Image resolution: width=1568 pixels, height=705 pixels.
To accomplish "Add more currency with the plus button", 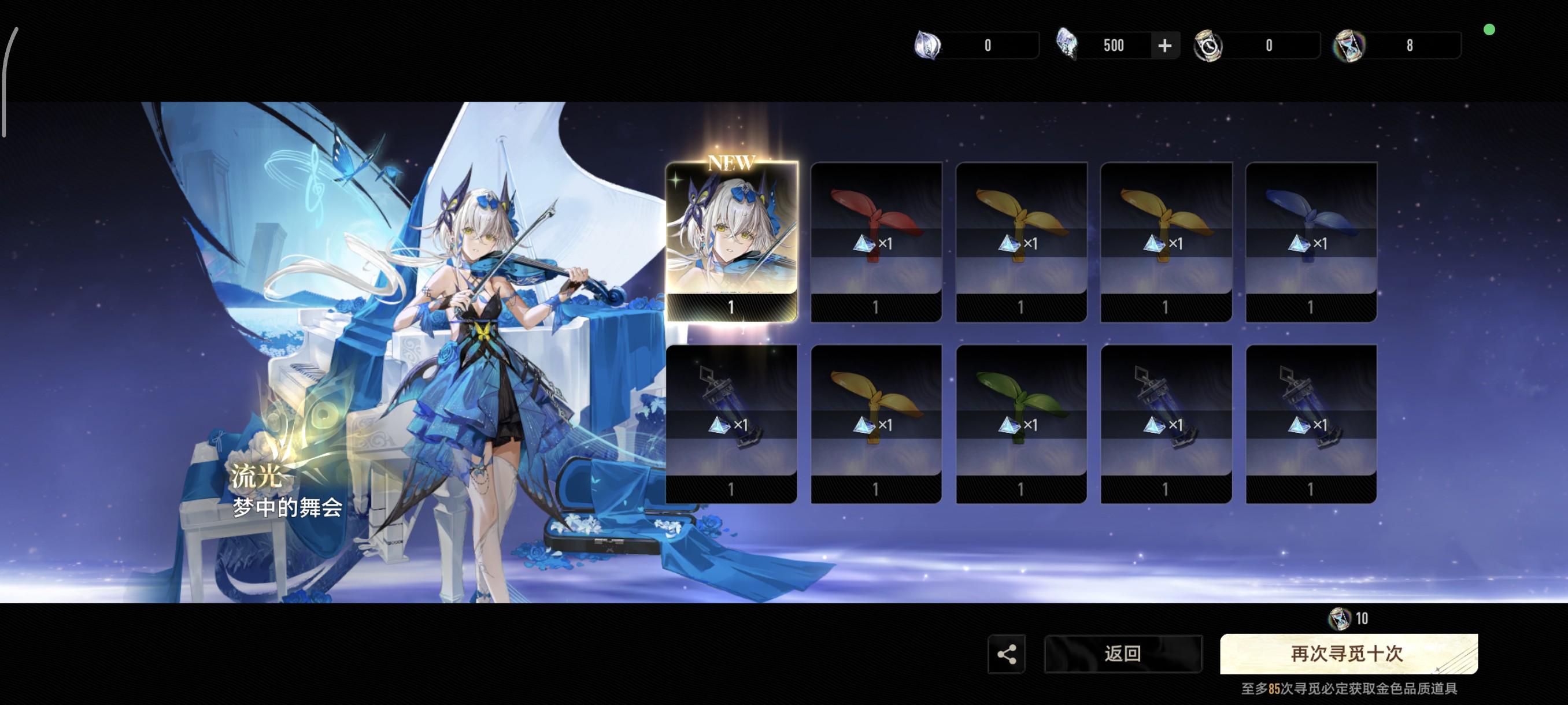I will click(x=1164, y=46).
